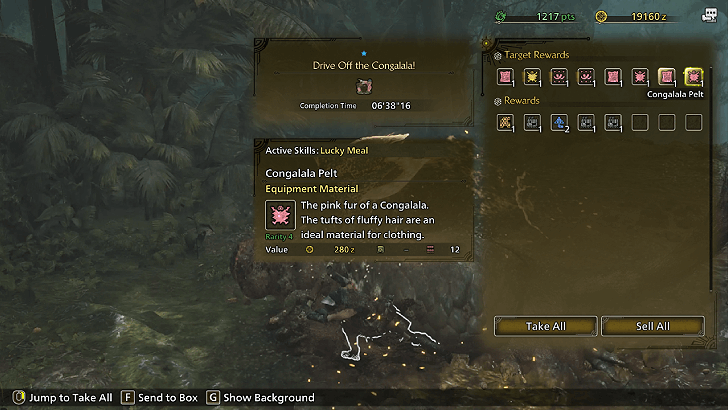
Task: Click the Sell All button
Action: (x=652, y=326)
